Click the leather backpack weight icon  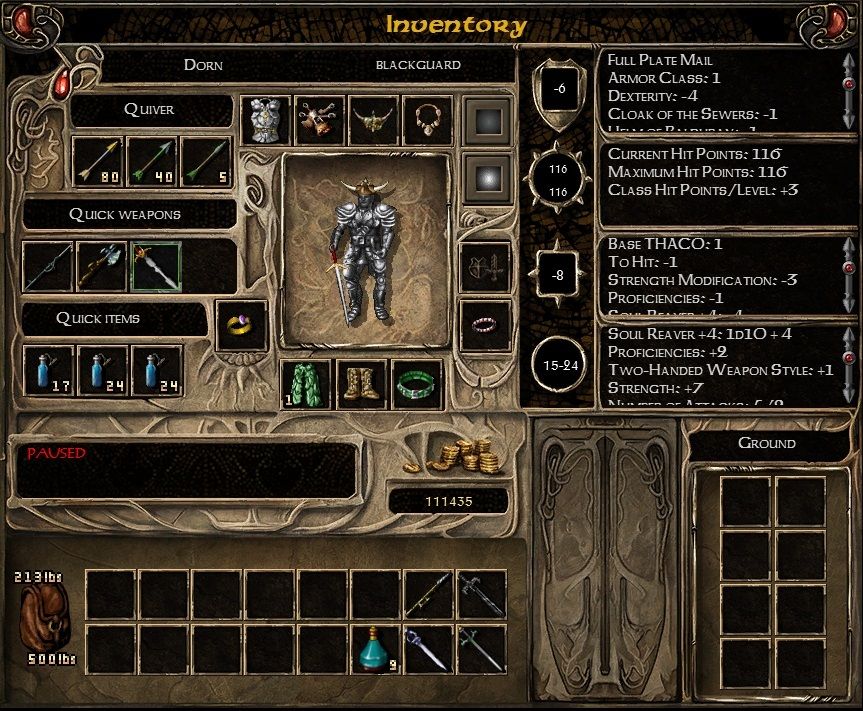[46, 618]
